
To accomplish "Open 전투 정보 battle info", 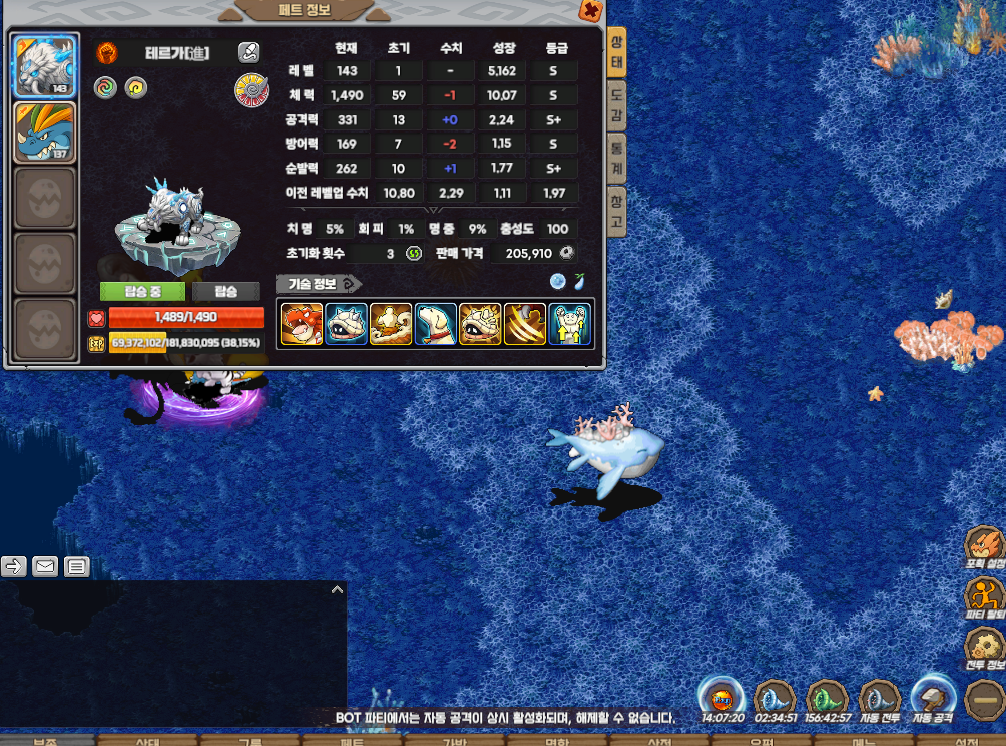I will pos(984,647).
